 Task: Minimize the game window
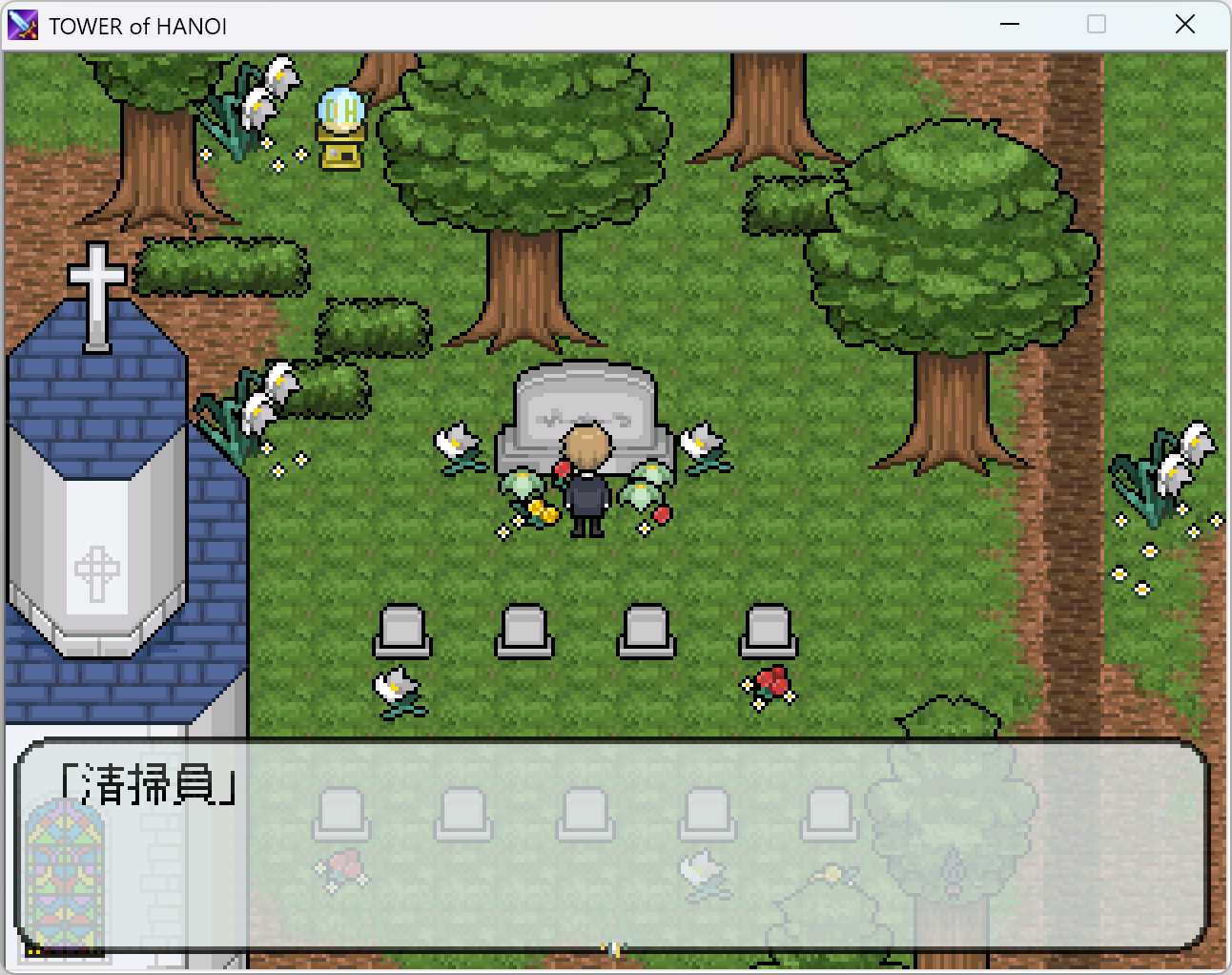click(x=1009, y=24)
